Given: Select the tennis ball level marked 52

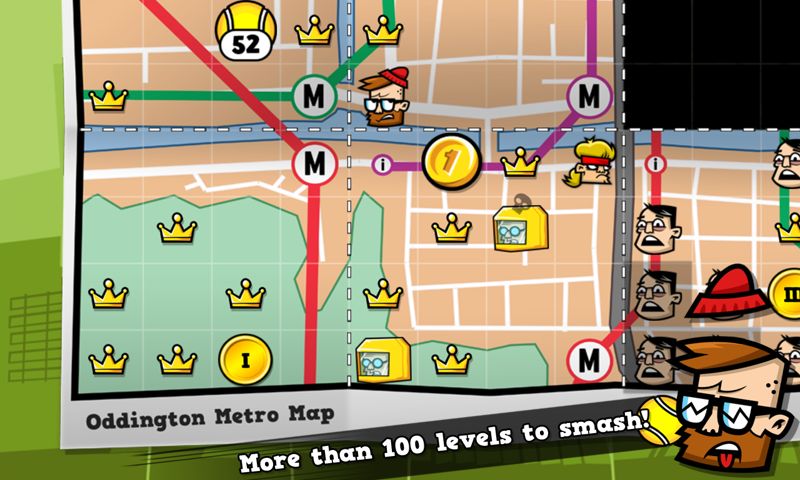Looking at the screenshot, I should click(x=241, y=30).
